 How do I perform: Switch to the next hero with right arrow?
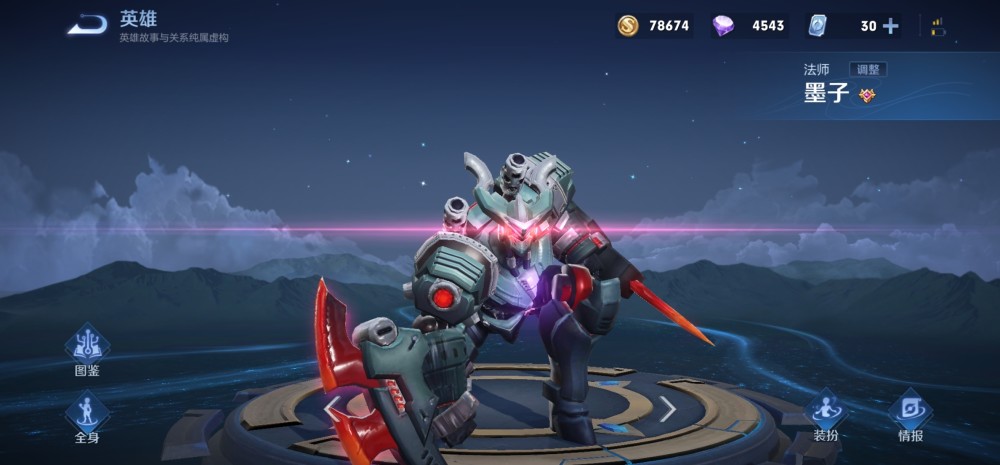tap(667, 408)
